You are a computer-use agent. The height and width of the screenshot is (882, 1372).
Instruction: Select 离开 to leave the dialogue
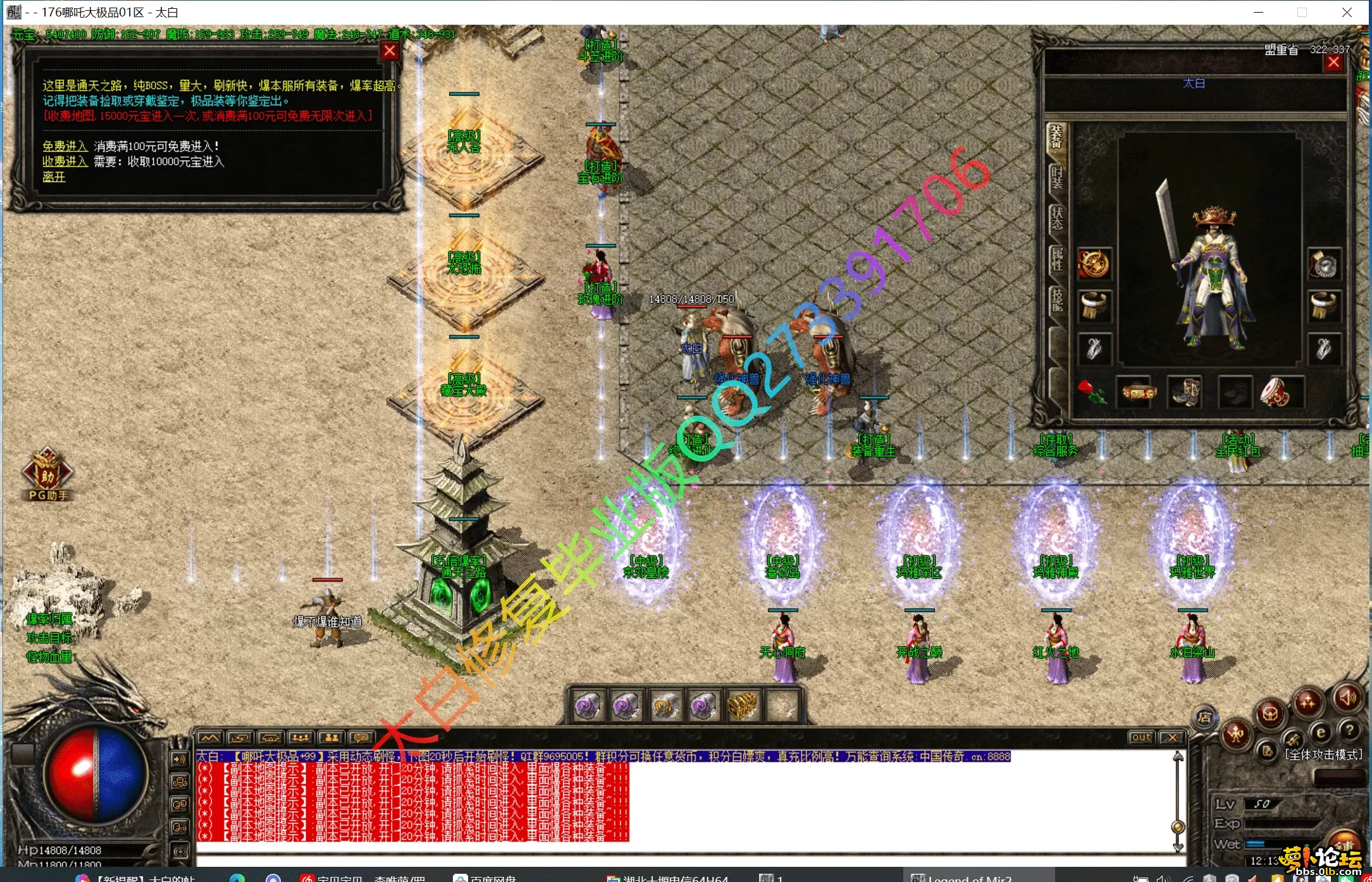[x=54, y=177]
